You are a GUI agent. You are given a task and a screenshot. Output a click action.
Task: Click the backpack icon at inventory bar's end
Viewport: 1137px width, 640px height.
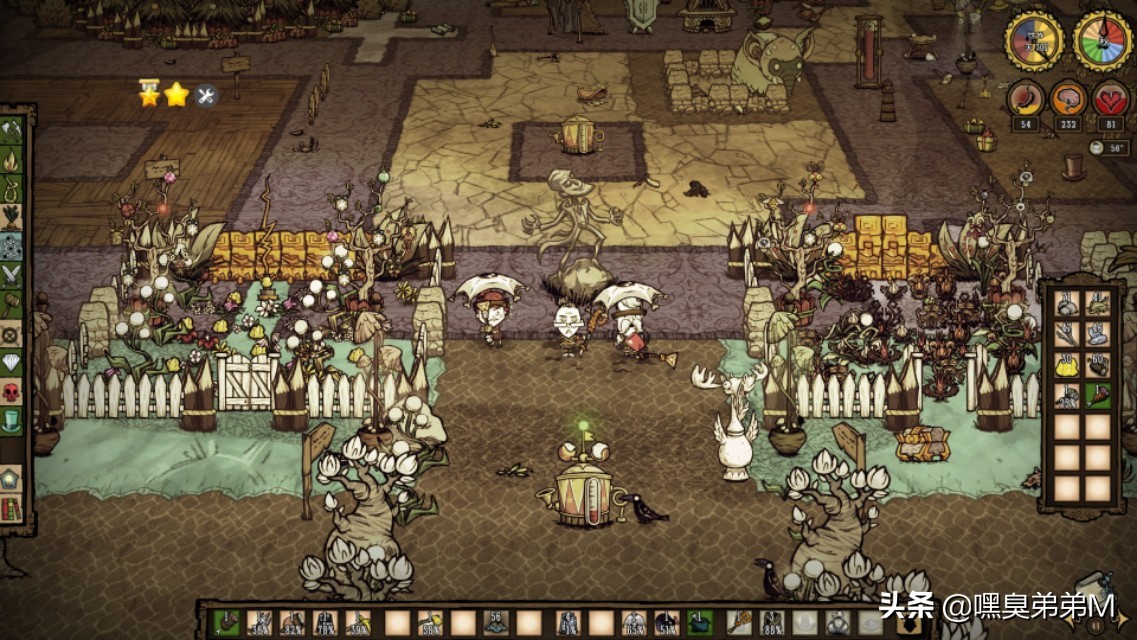[909, 624]
